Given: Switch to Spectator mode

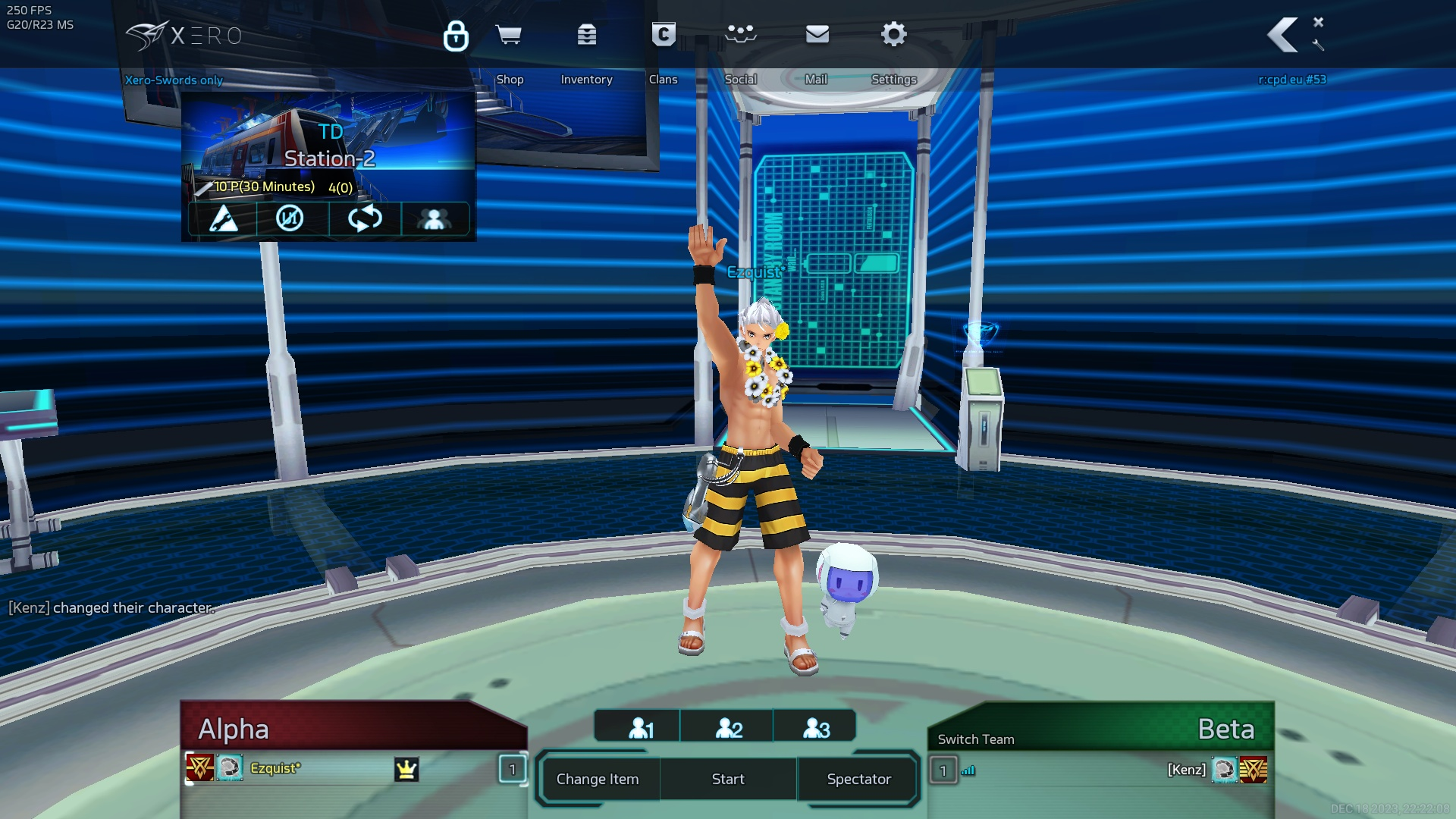Looking at the screenshot, I should [858, 779].
